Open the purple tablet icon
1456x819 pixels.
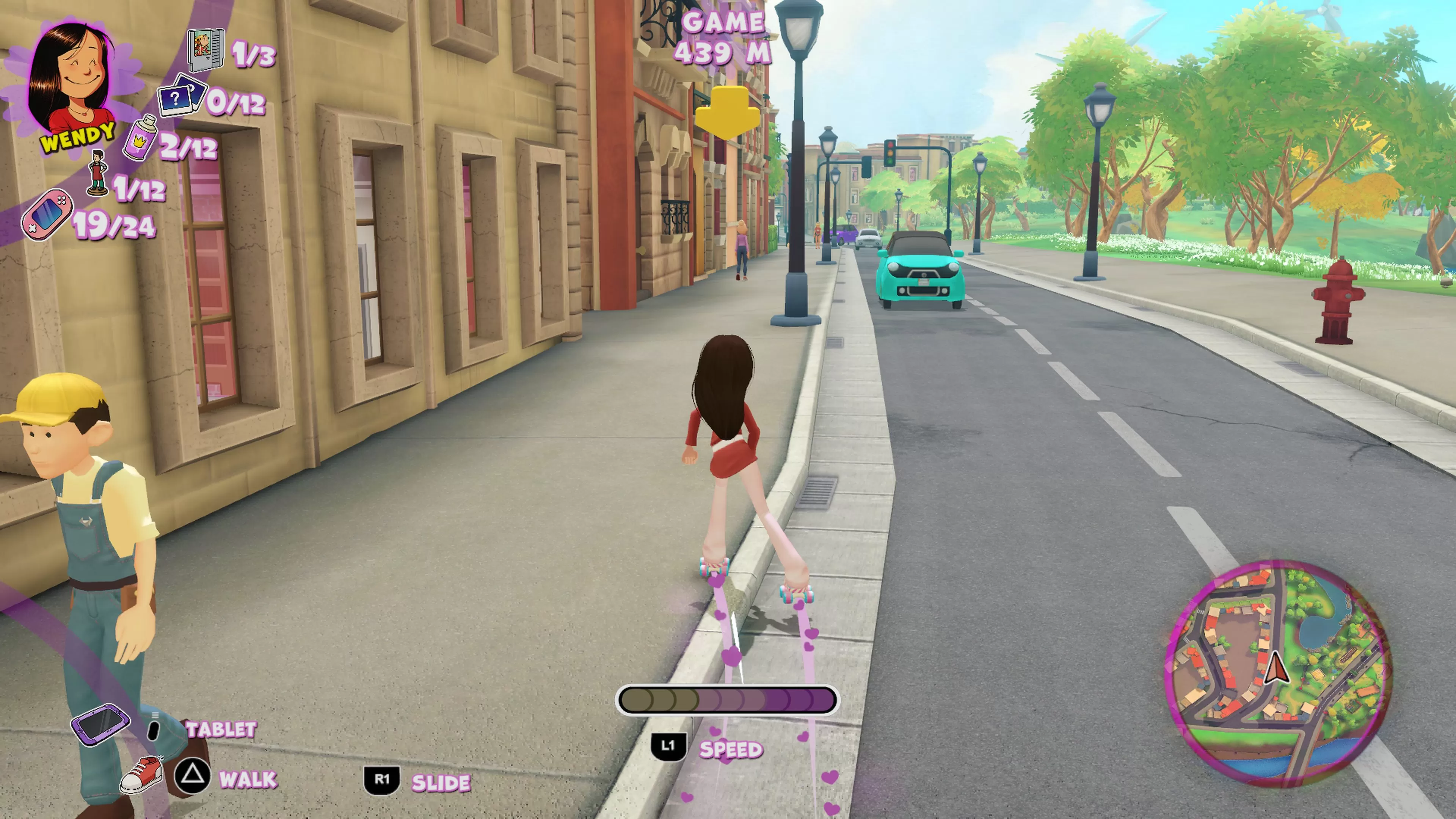(100, 725)
